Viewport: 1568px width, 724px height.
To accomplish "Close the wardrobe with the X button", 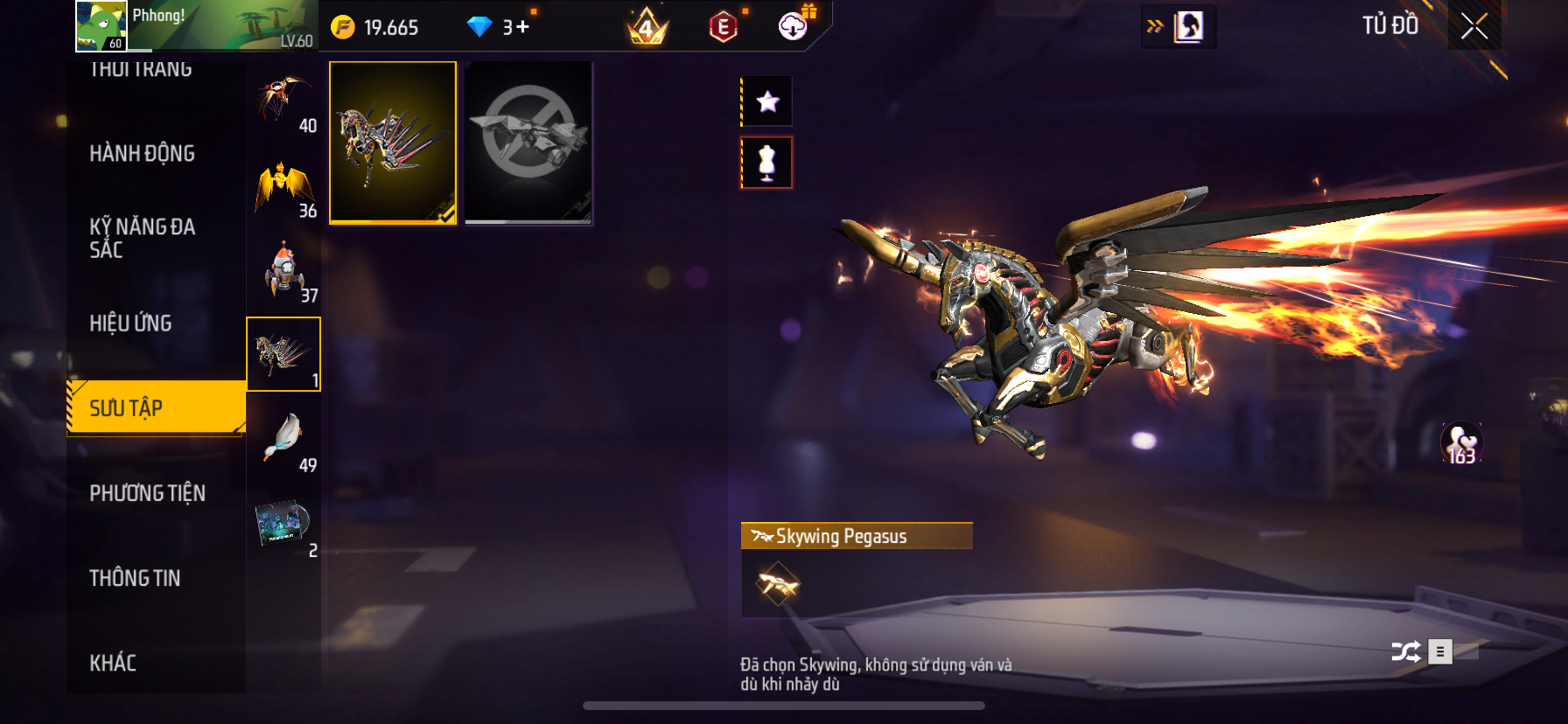I will [x=1474, y=27].
